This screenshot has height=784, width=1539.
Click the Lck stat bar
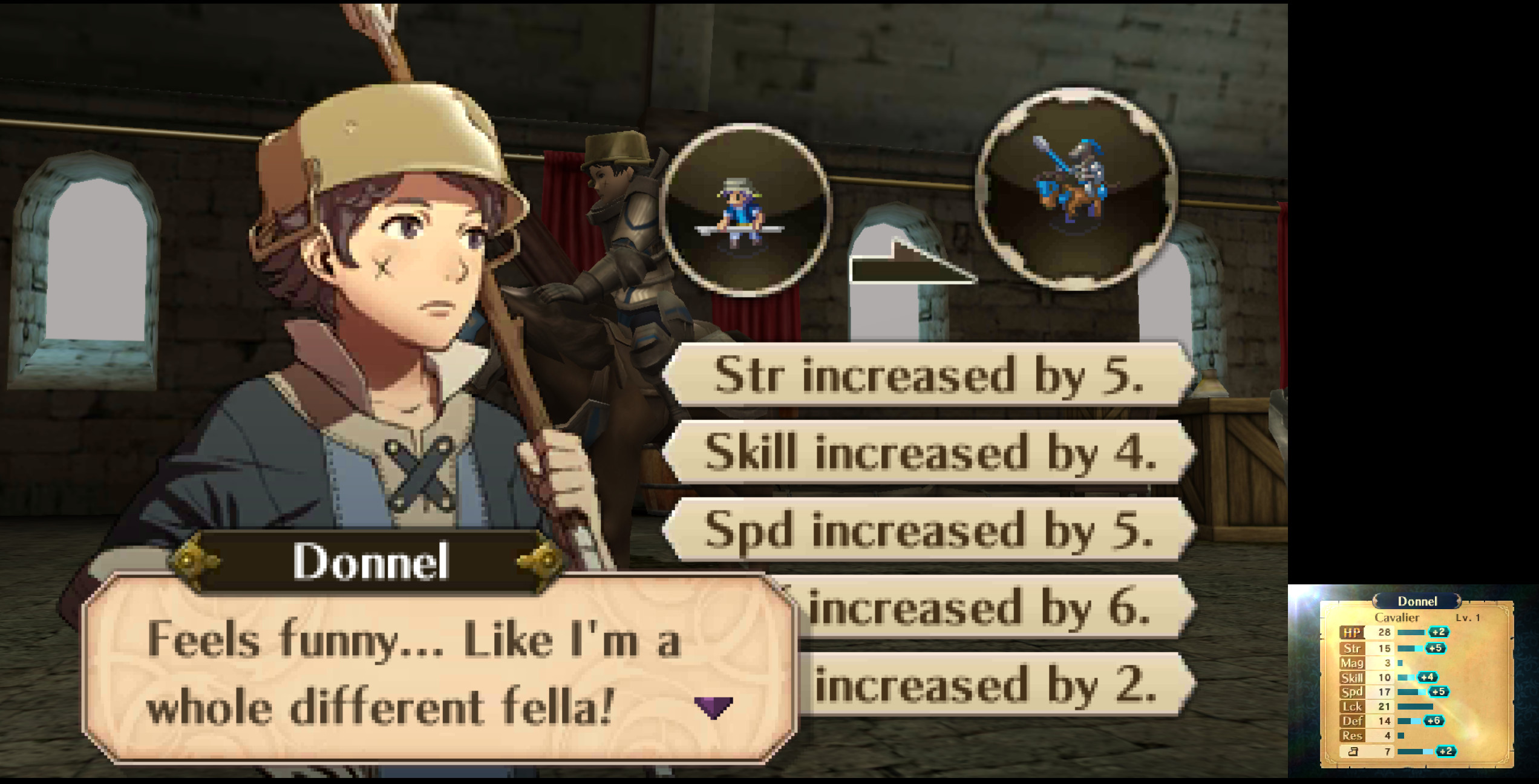1416,707
